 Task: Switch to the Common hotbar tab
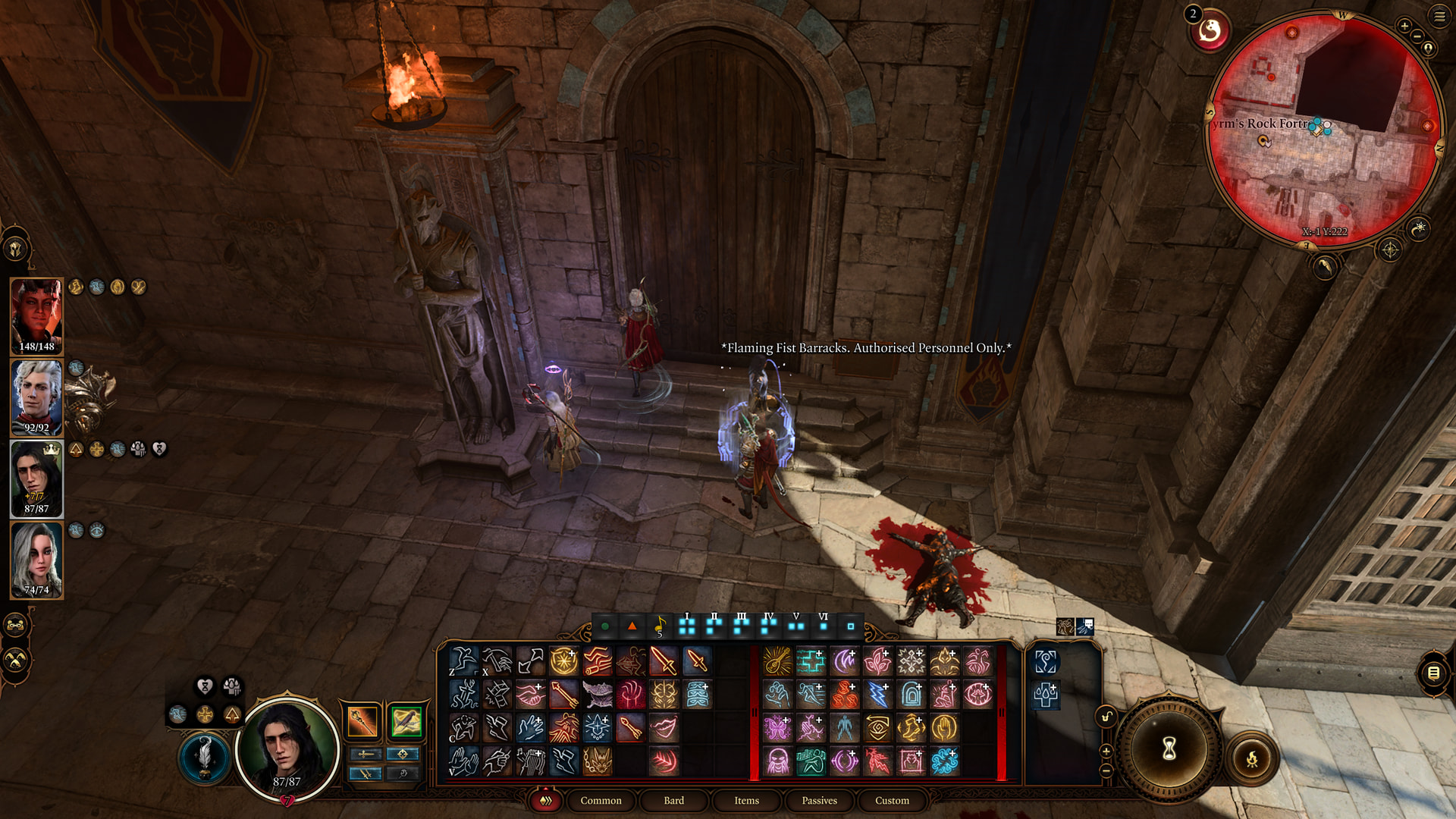pos(601,800)
